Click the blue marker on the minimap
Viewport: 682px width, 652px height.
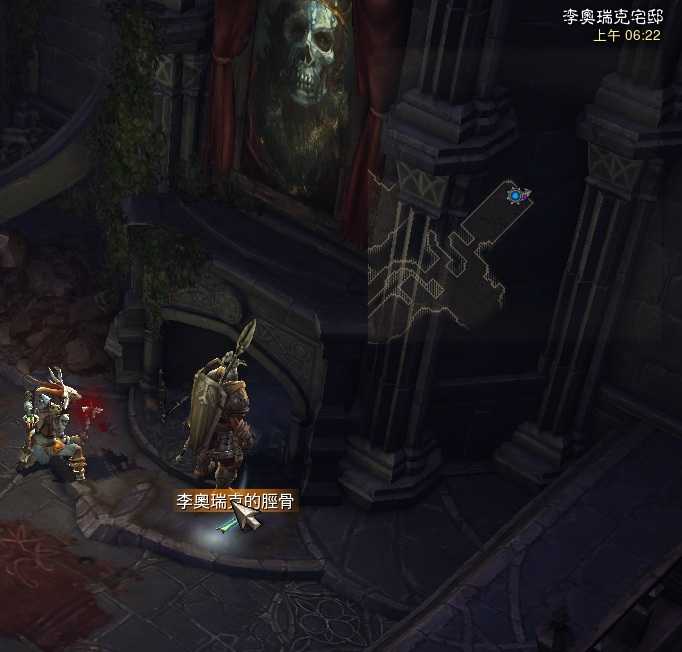pos(516,196)
